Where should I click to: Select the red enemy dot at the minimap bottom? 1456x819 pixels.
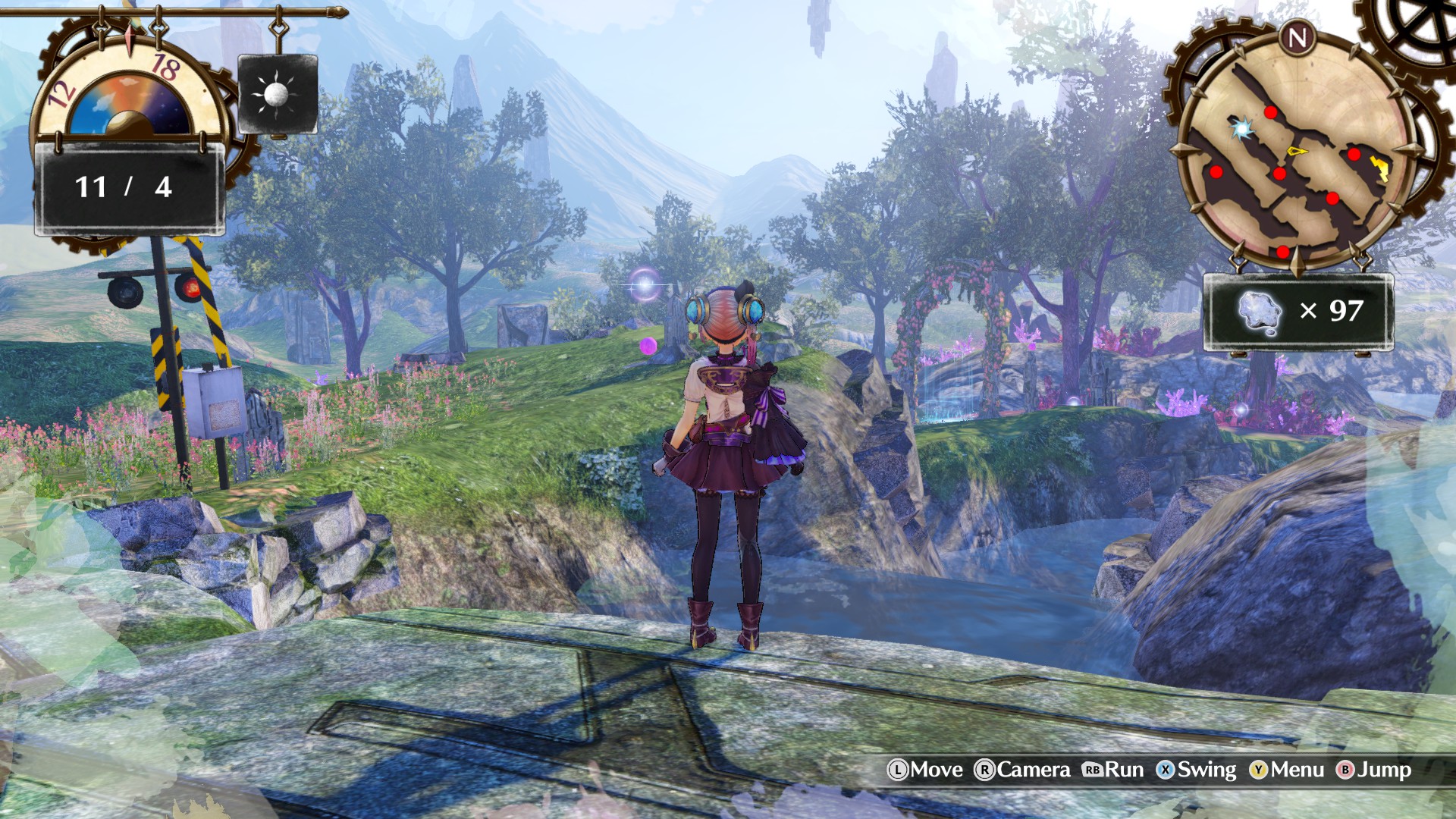[x=1282, y=251]
